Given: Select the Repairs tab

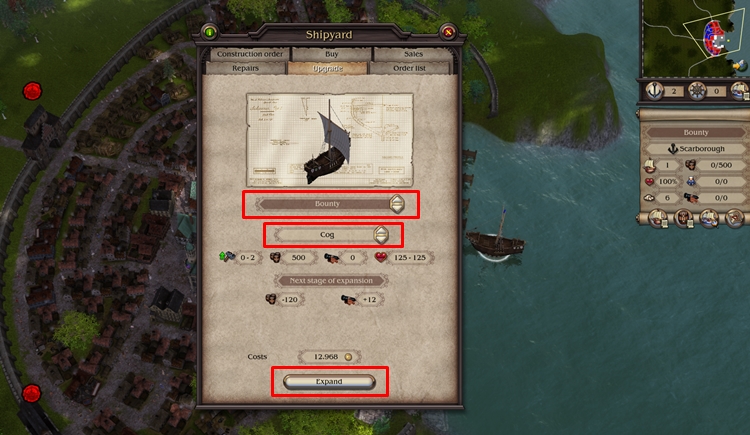Looking at the screenshot, I should point(244,68).
